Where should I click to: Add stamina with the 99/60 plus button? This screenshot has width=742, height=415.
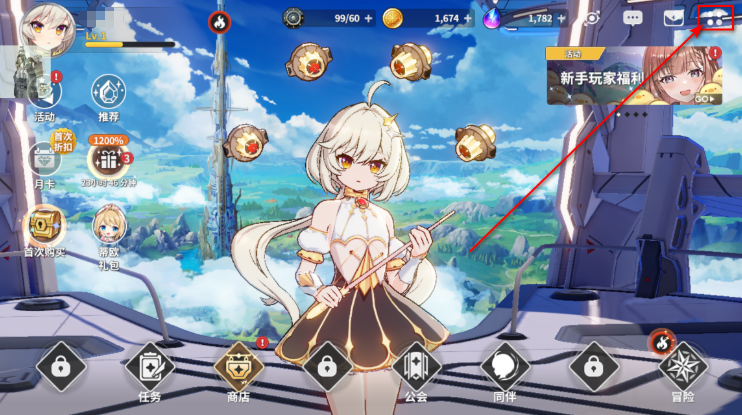(x=368, y=17)
